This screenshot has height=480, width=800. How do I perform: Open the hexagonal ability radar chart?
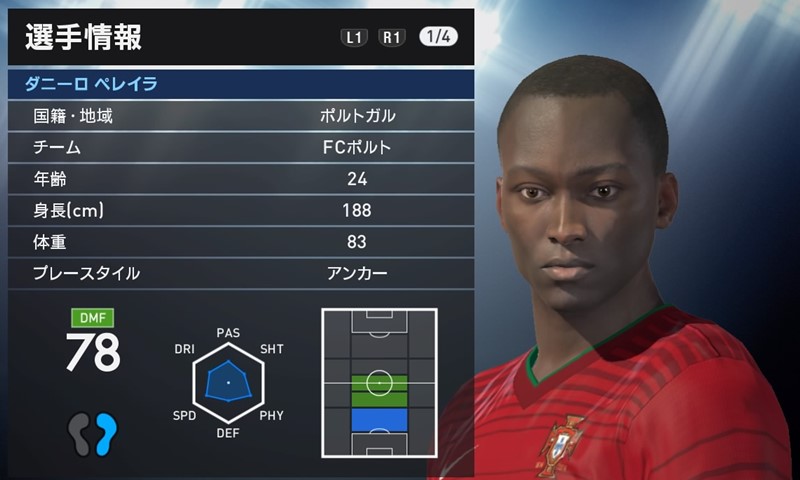228,382
